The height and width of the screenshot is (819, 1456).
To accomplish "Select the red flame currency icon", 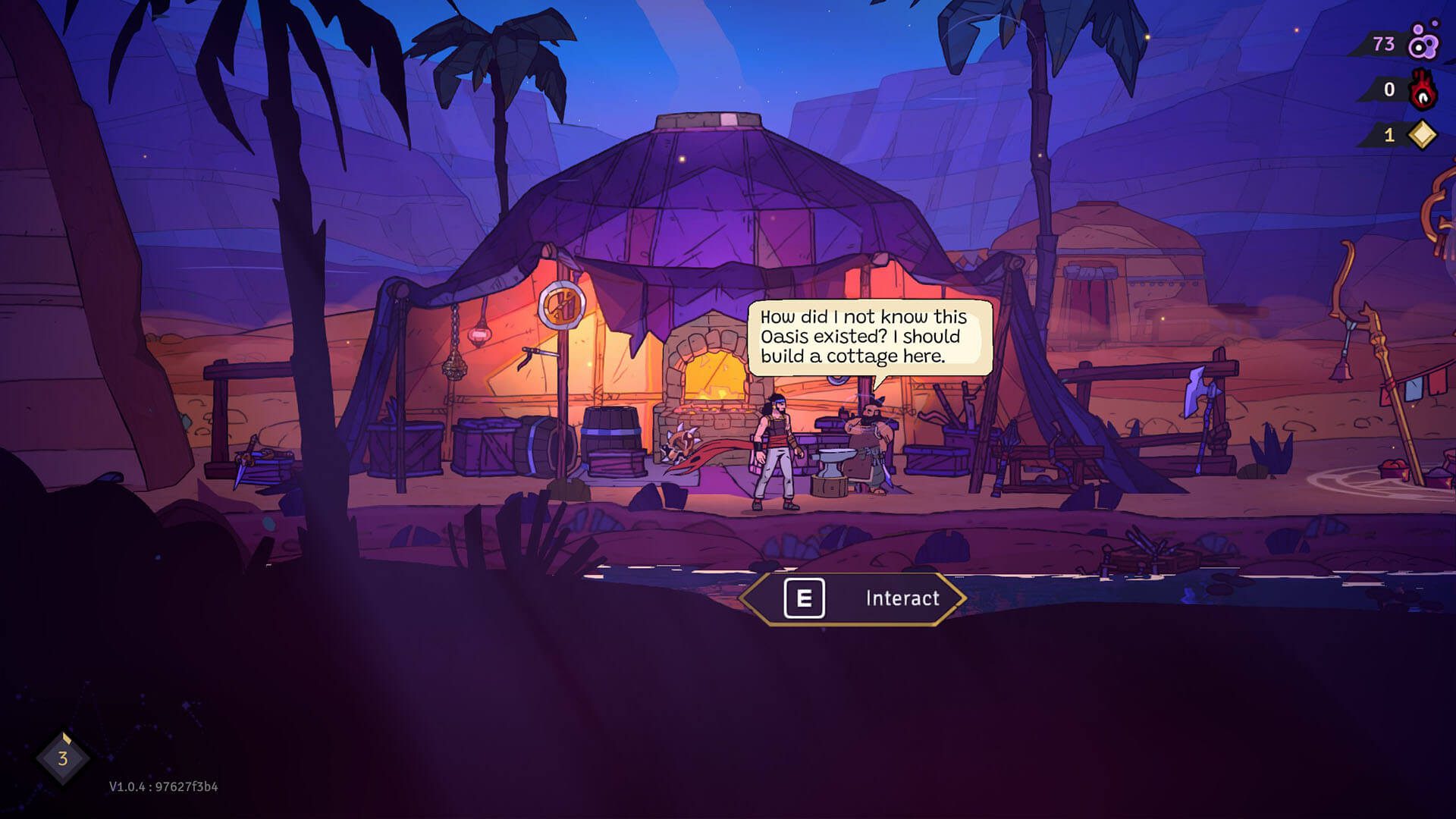I will [1423, 90].
